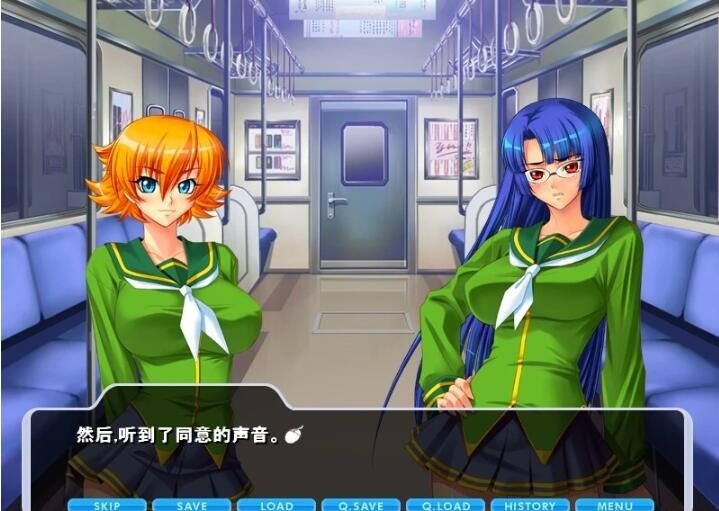Show the dialogue HISTORY log
The width and height of the screenshot is (719, 511).
530,505
